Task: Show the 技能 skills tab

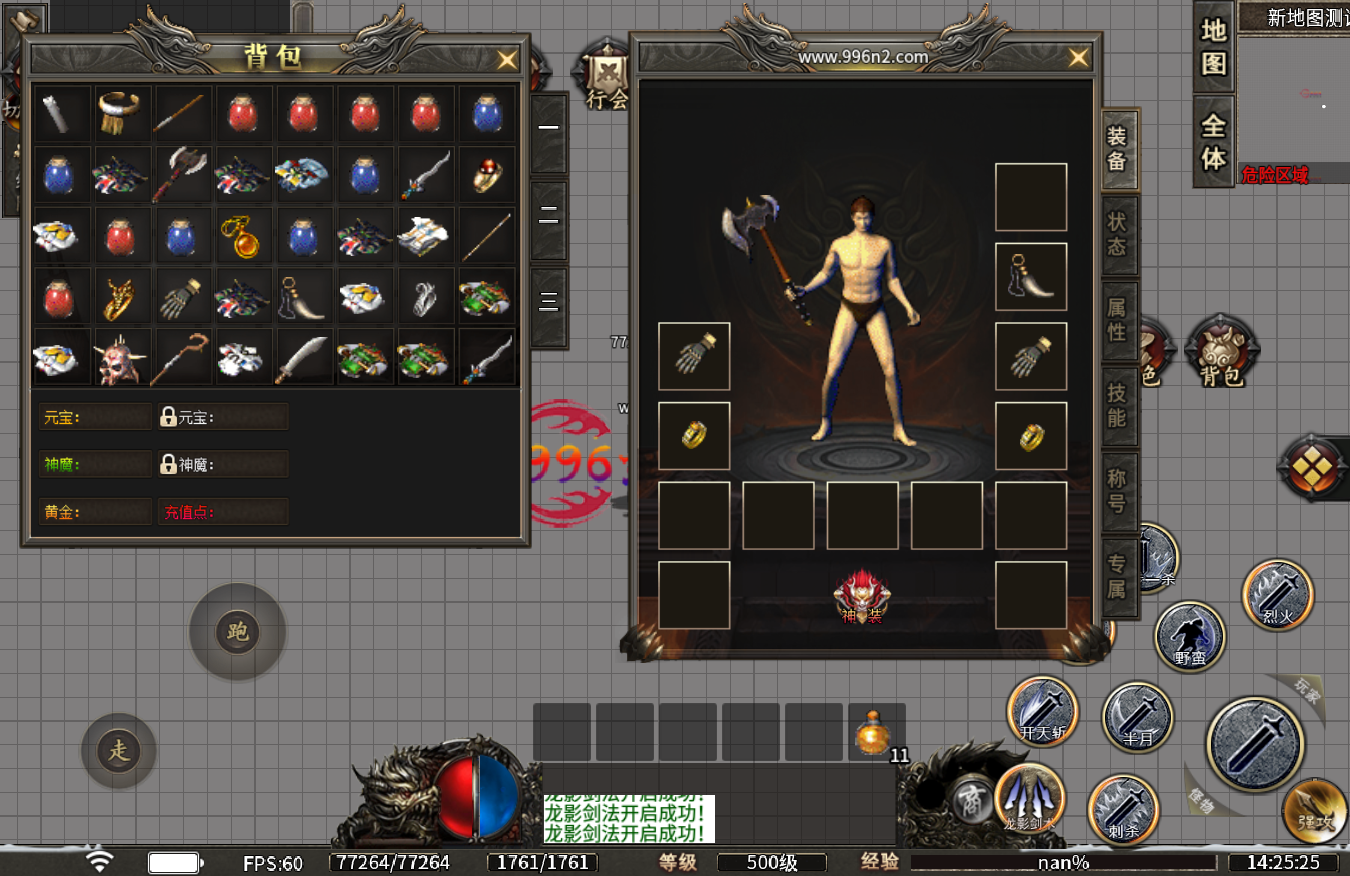Action: [x=1117, y=405]
